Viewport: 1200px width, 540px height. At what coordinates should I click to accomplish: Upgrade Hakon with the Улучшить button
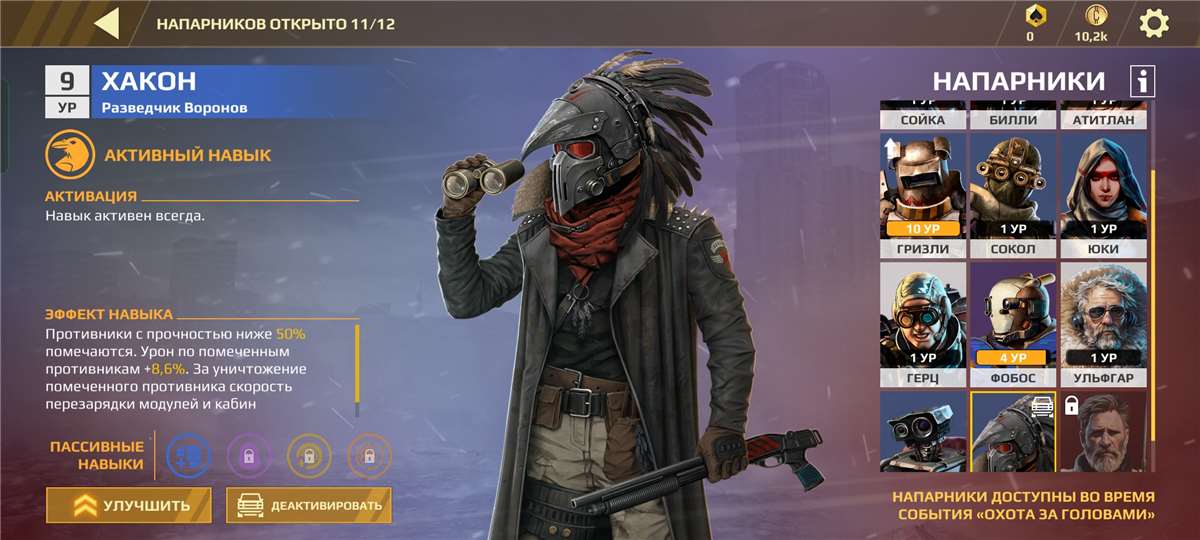[x=129, y=505]
